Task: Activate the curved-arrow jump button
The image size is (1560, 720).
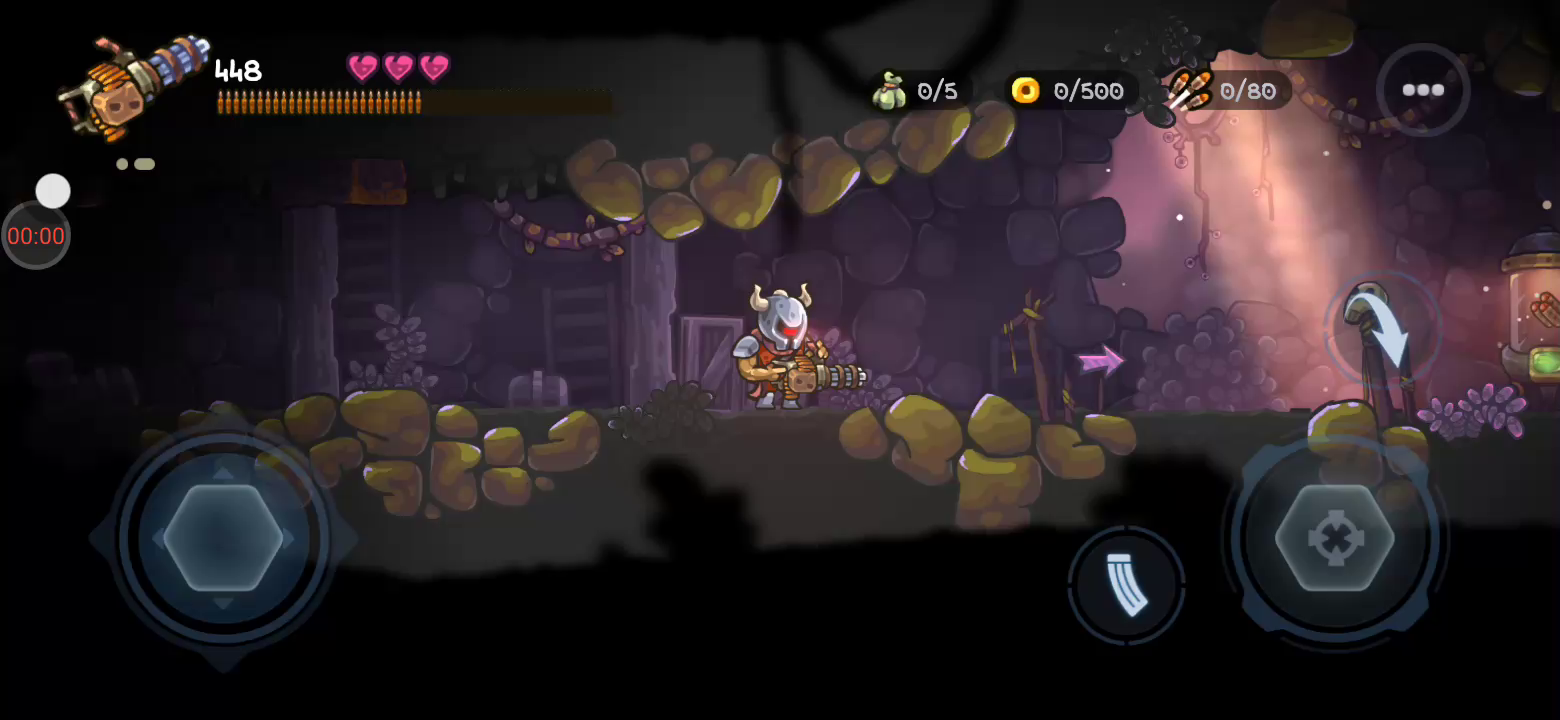Action: pyautogui.click(x=1384, y=328)
